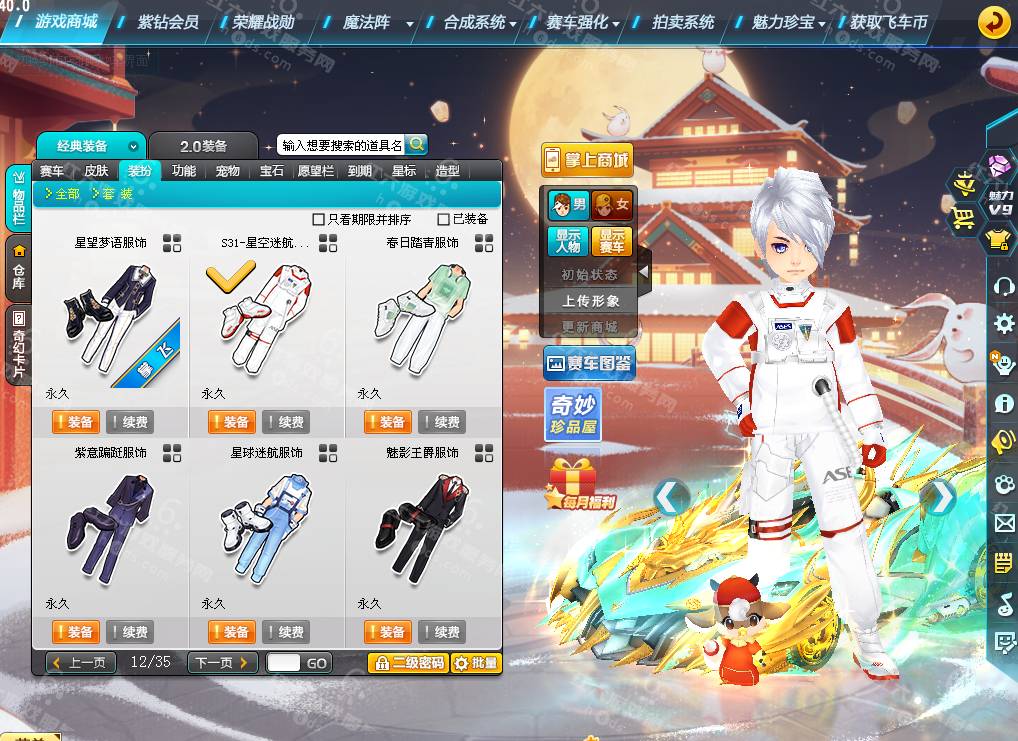This screenshot has height=741, width=1018.
Task: Select the female 女 character option
Action: coord(612,206)
